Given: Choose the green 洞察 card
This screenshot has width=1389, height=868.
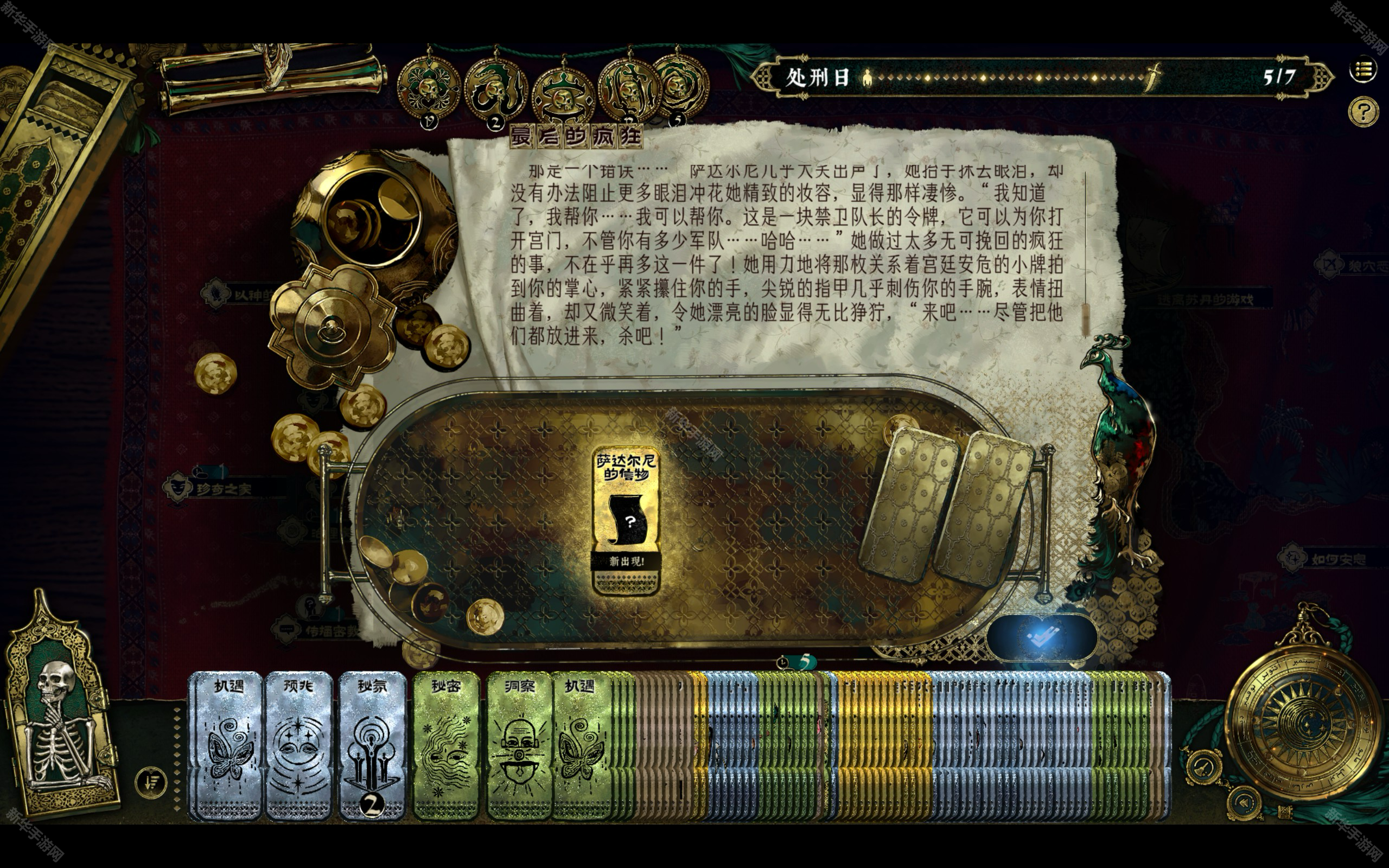Looking at the screenshot, I should tap(518, 745).
